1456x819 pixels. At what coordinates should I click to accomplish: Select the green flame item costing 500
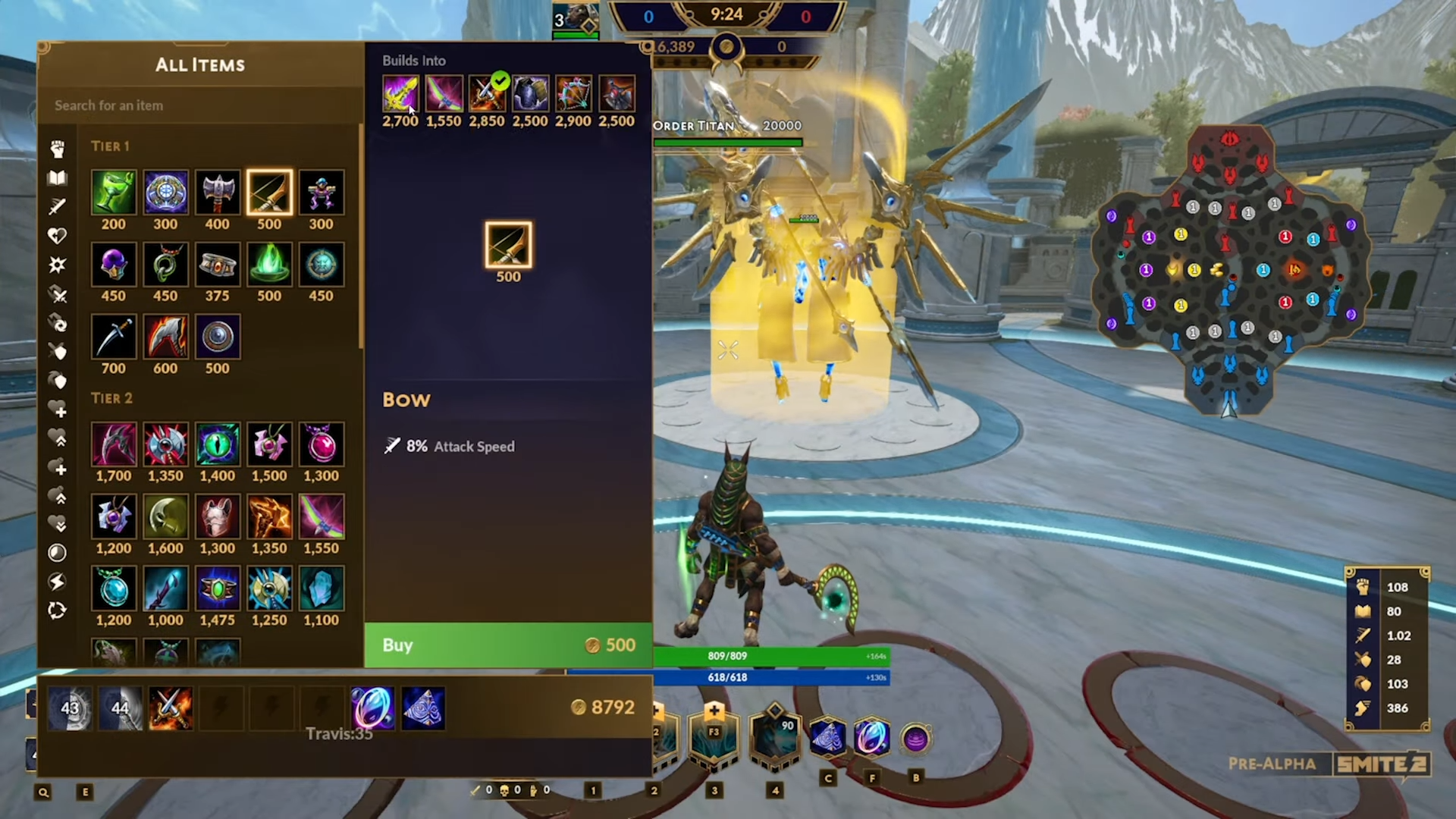[x=269, y=265]
